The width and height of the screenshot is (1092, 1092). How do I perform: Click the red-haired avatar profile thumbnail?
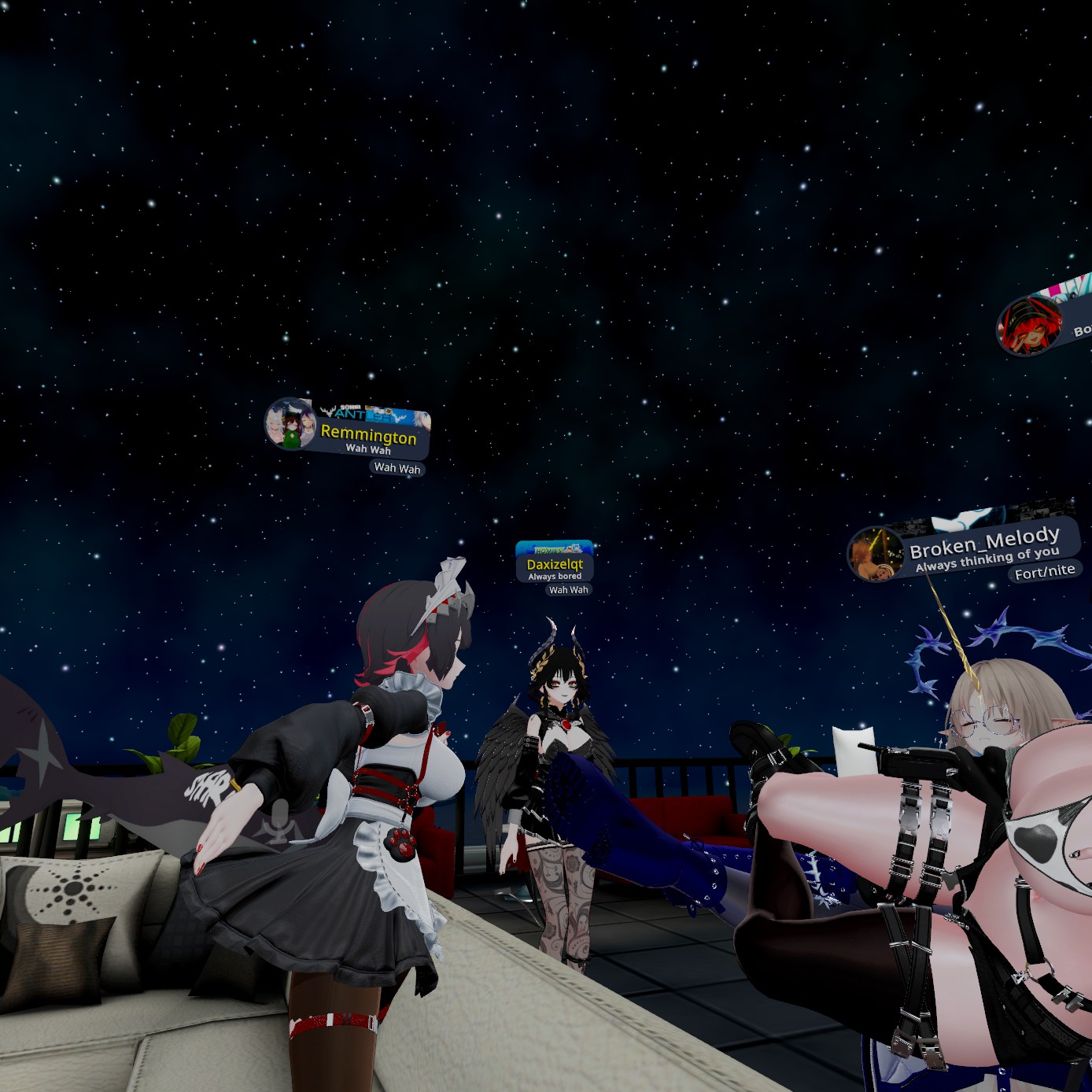1029,326
